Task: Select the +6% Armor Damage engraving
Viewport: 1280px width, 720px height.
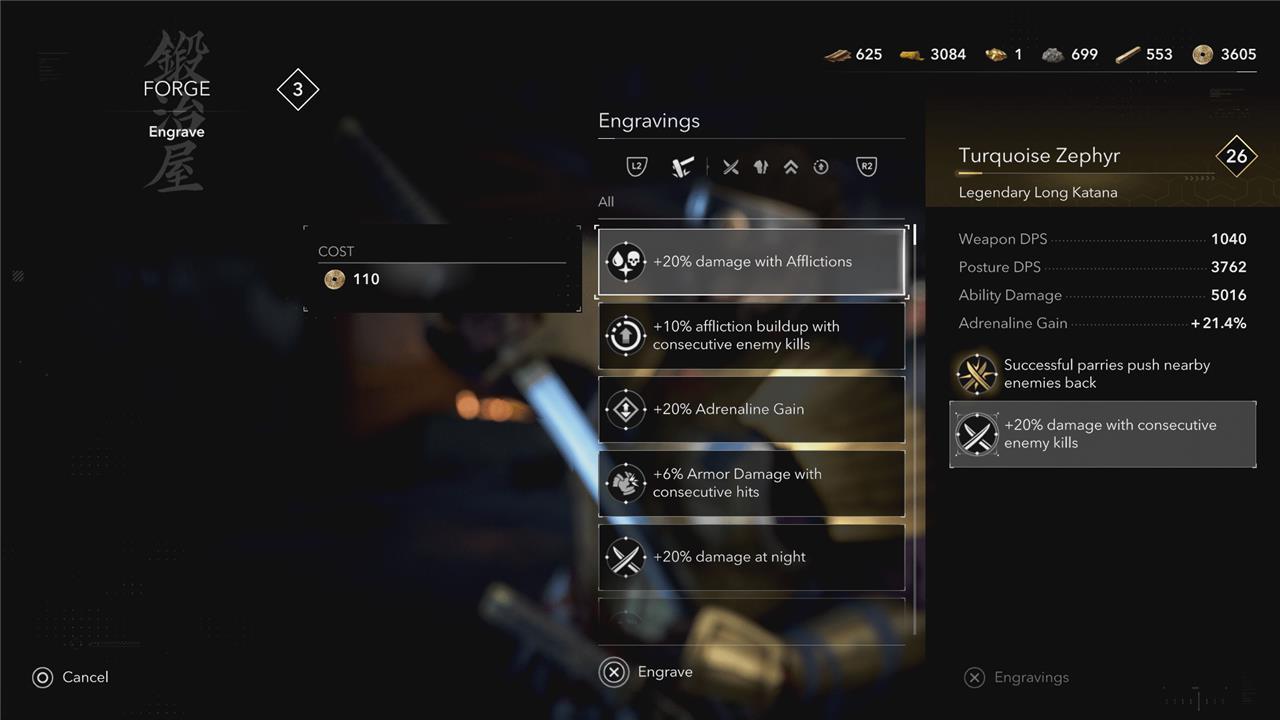Action: tap(751, 483)
